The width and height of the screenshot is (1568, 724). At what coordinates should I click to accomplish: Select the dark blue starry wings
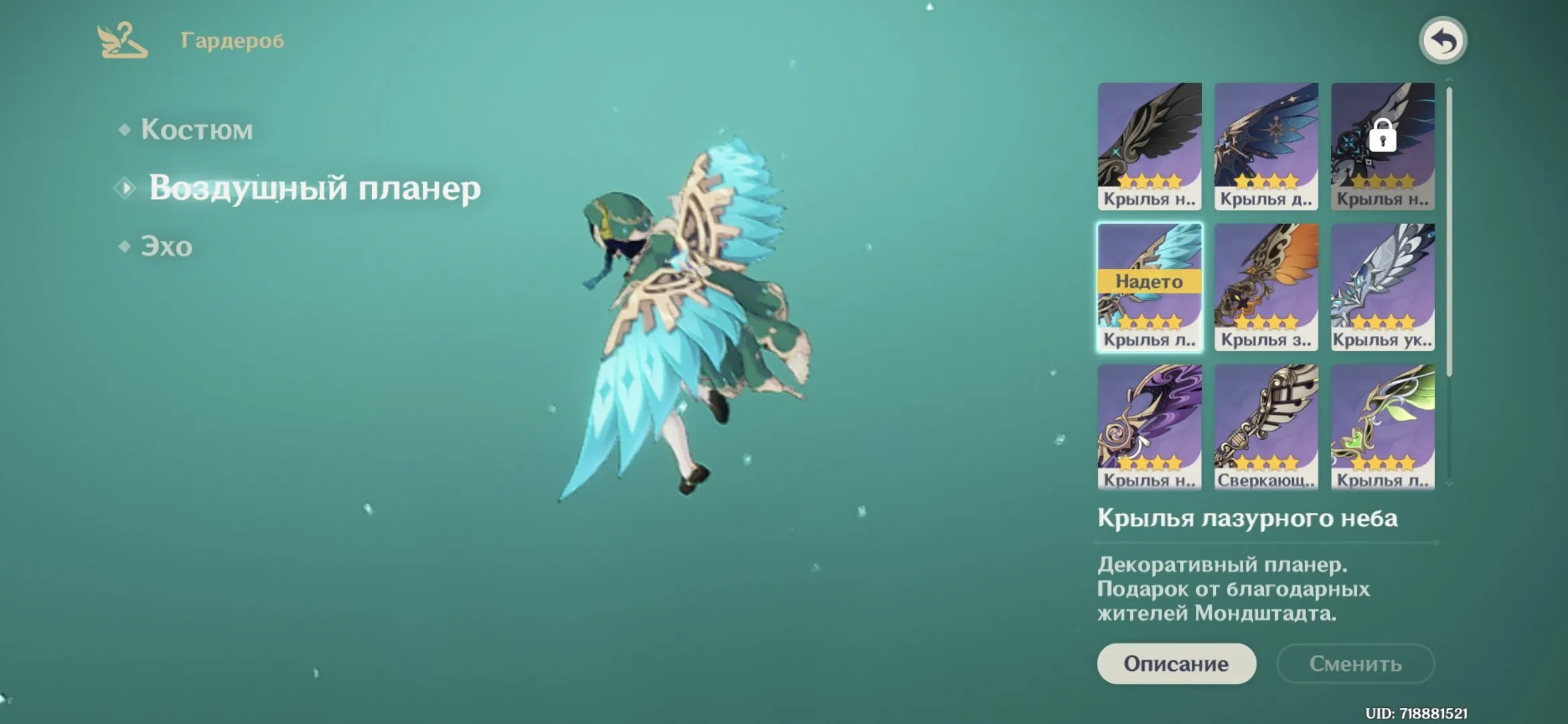[x=1266, y=145]
